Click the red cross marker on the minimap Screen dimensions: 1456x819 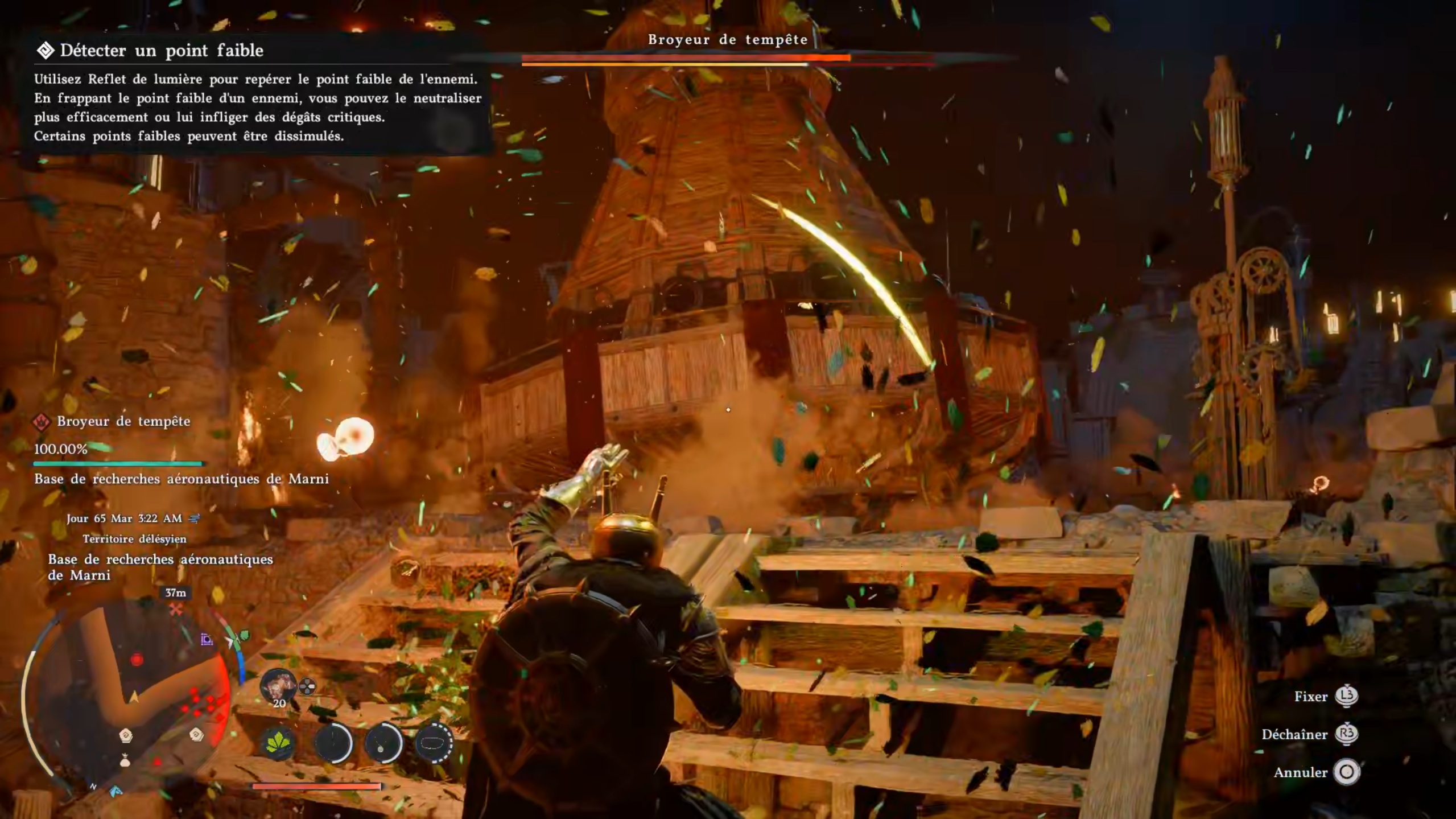(x=176, y=610)
